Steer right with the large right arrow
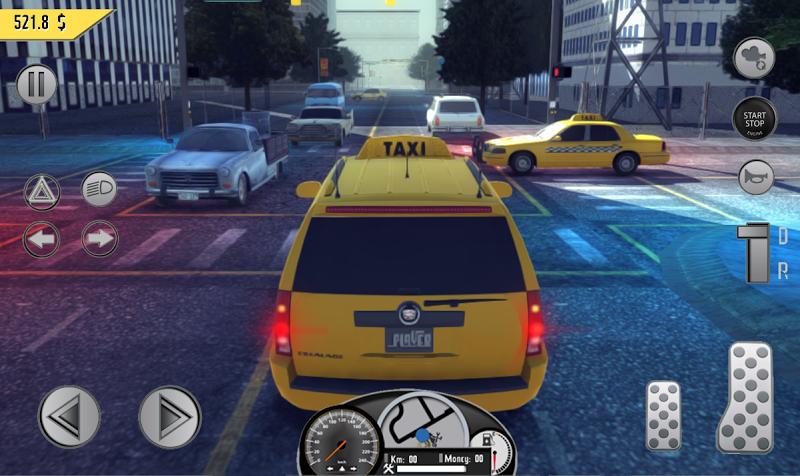 (169, 416)
